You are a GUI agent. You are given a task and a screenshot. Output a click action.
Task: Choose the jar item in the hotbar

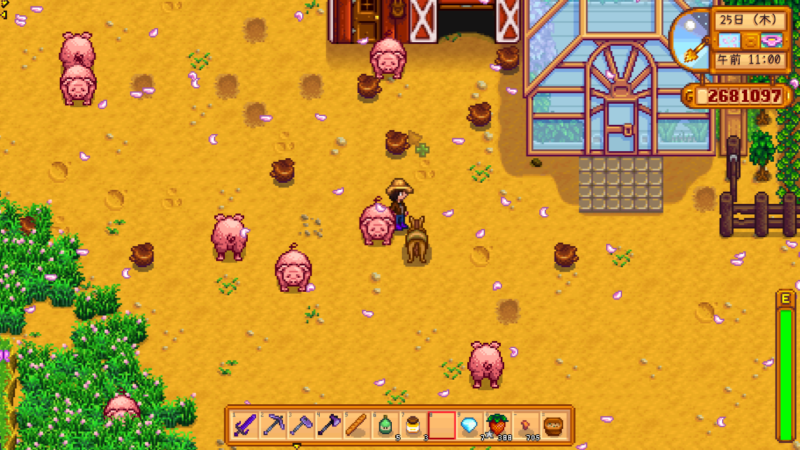[413, 425]
